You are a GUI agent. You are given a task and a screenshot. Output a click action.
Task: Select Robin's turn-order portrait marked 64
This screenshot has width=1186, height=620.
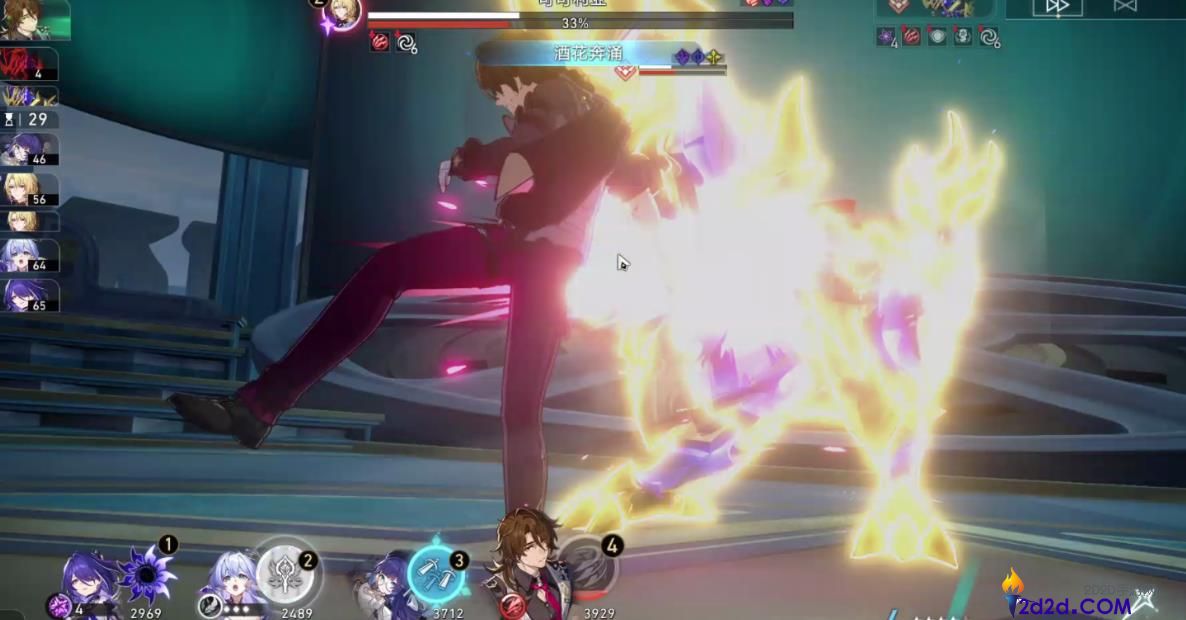28,256
